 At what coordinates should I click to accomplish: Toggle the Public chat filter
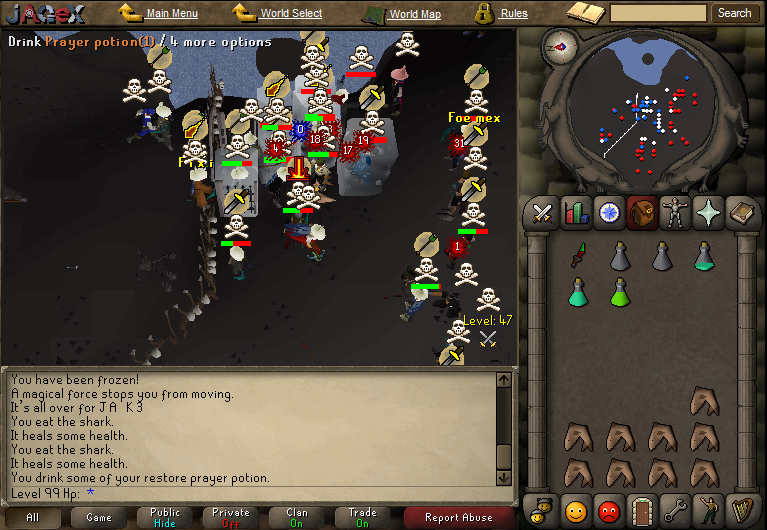[x=165, y=517]
